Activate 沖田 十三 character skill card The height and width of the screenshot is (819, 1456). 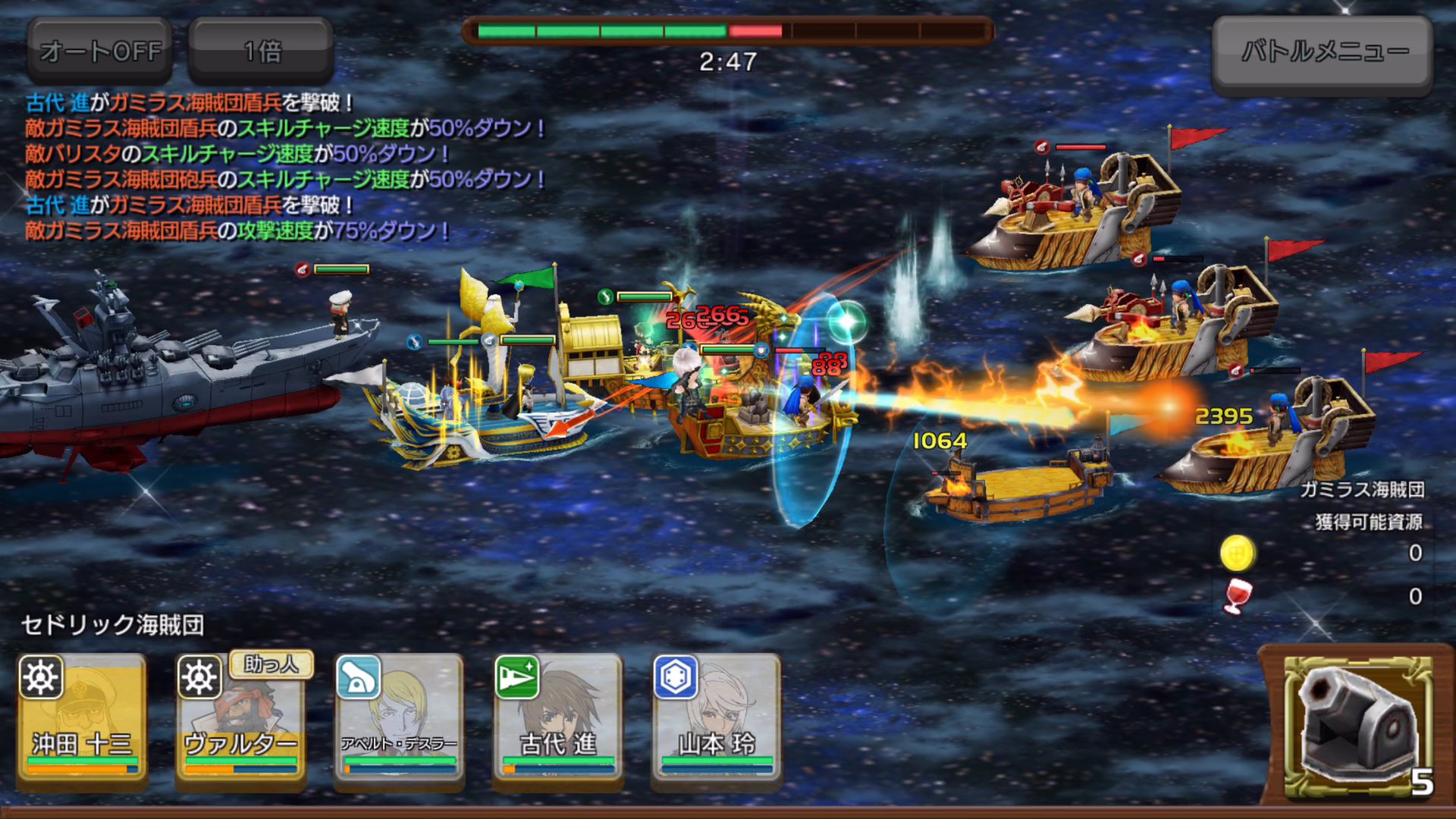pyautogui.click(x=82, y=718)
